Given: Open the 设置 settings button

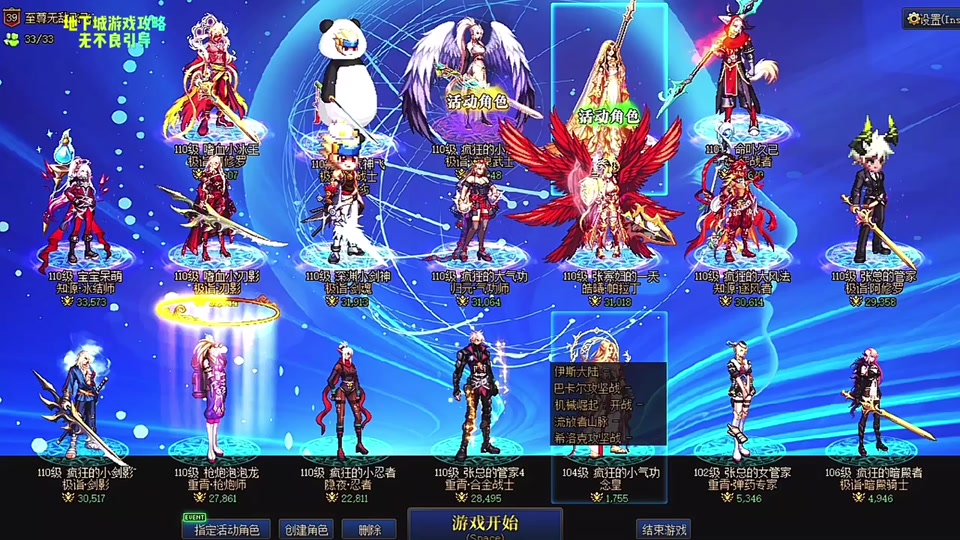Looking at the screenshot, I should (930, 19).
